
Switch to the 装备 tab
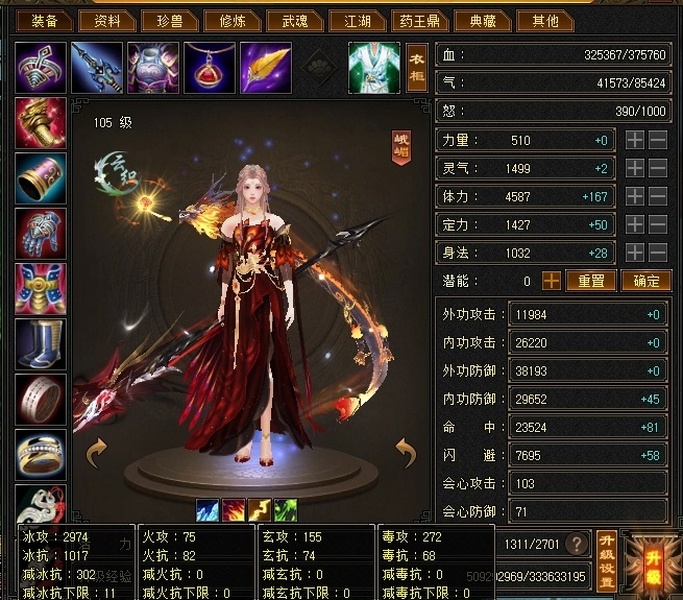(x=44, y=20)
